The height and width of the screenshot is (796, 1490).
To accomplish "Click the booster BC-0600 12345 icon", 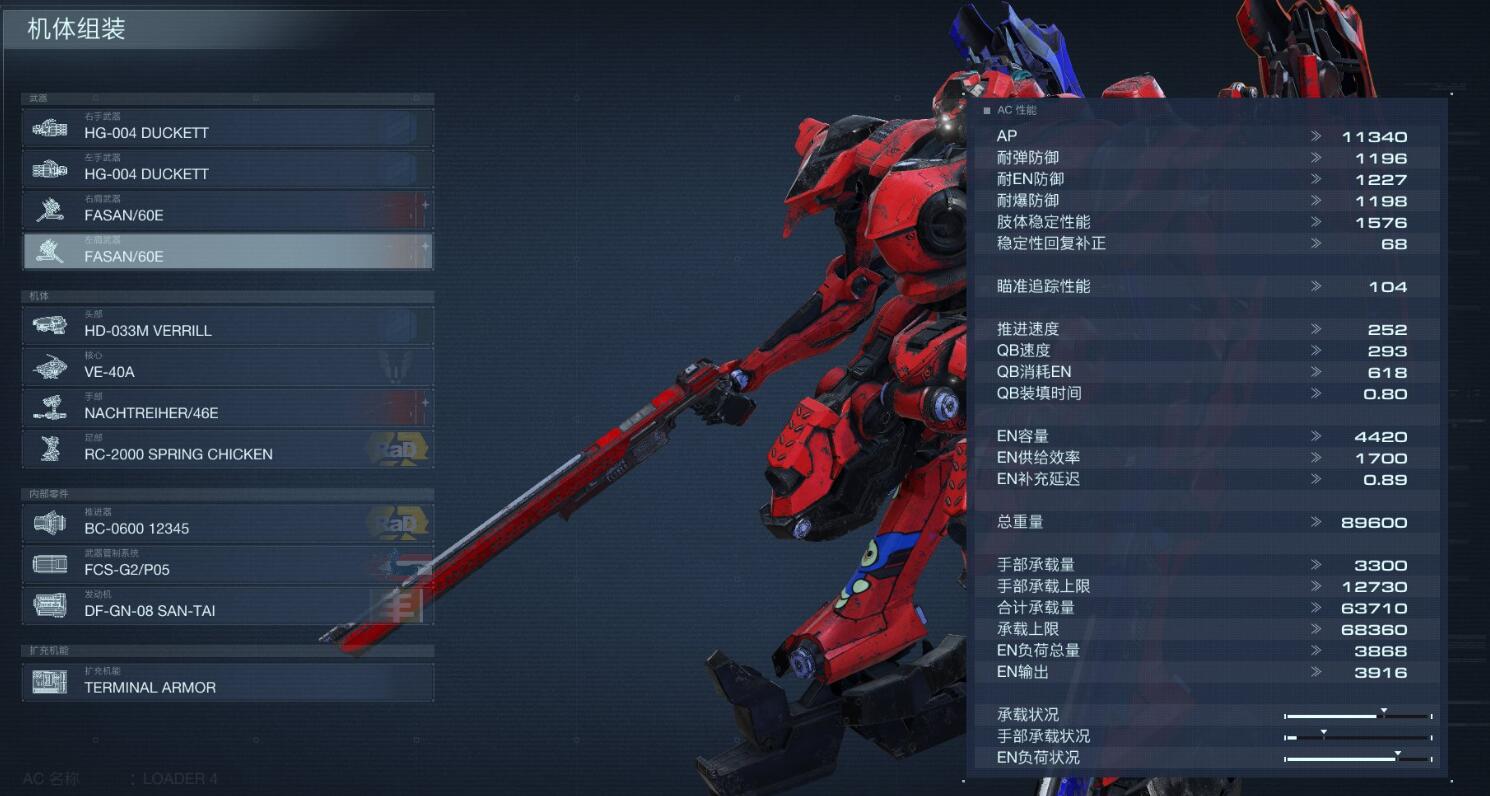I will pos(52,522).
